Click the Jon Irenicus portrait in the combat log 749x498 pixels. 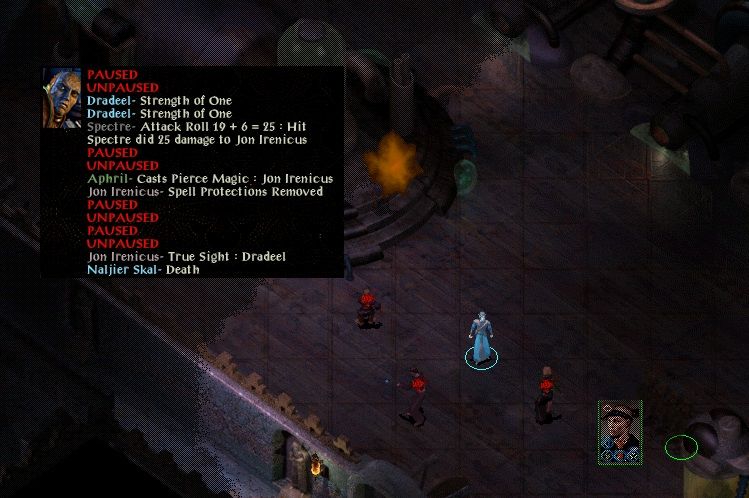[62, 98]
